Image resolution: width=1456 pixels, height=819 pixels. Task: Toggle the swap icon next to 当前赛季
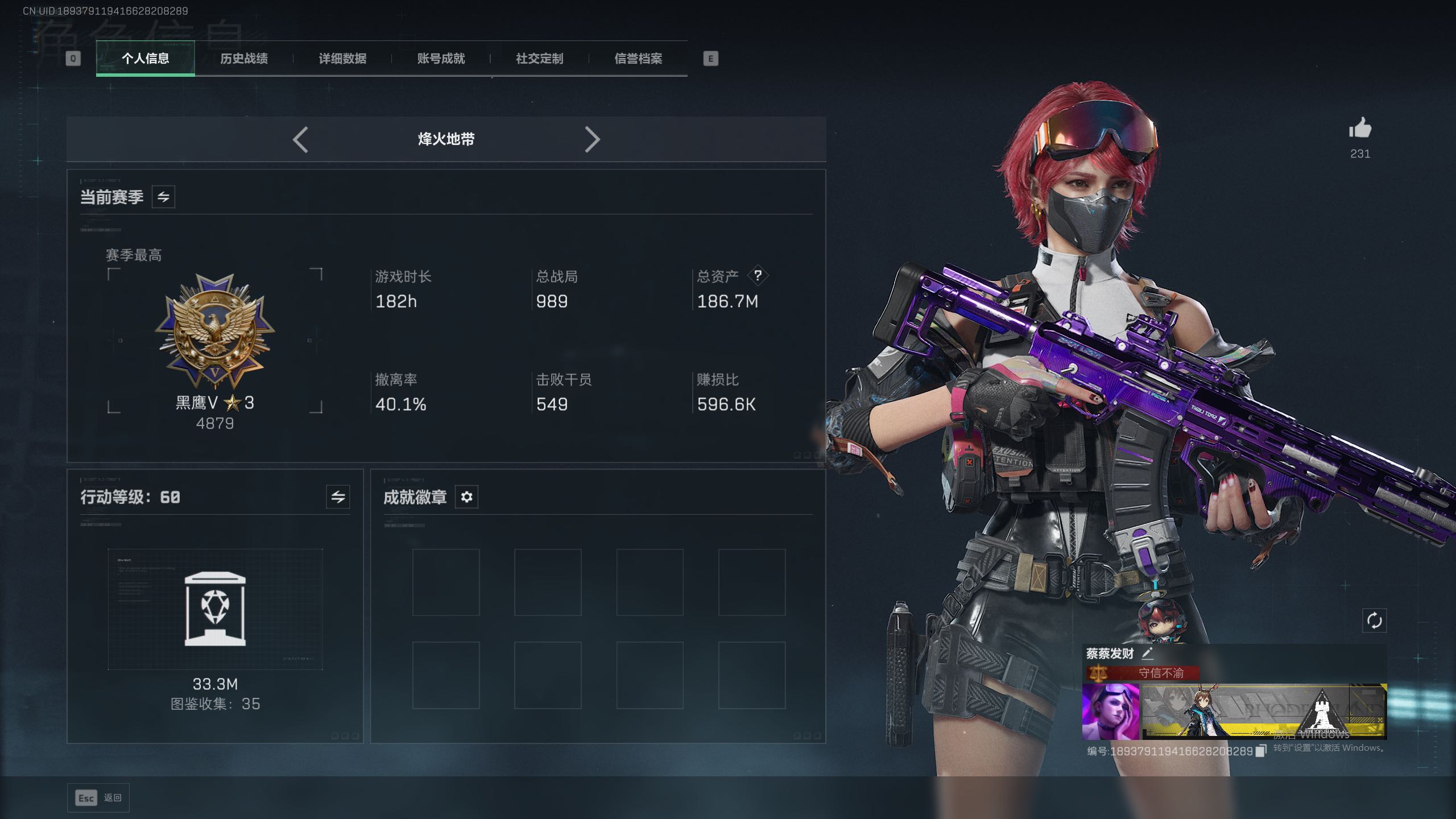pos(163,197)
